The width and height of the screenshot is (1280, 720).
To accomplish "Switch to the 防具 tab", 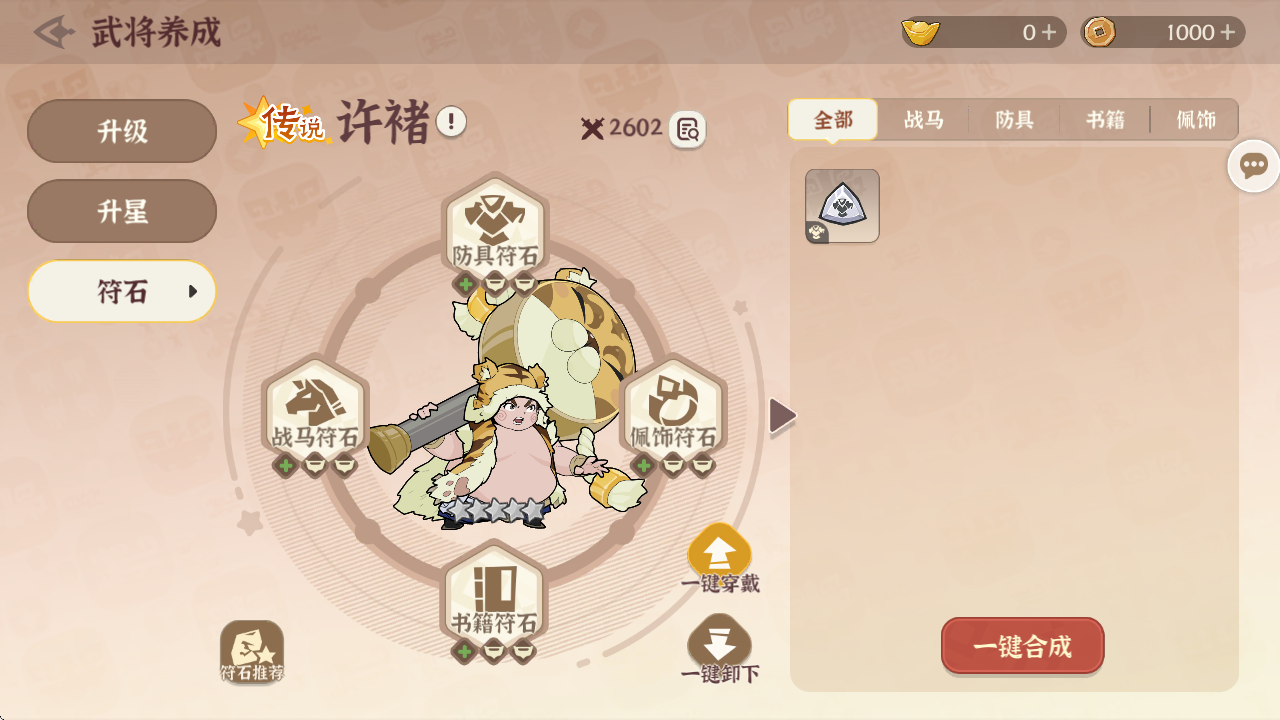I will tap(1014, 120).
